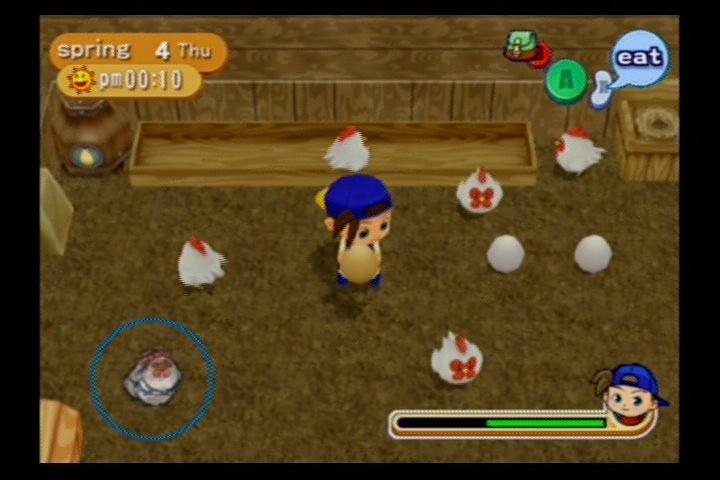
Task: Select the "eat" action bubble
Action: click(x=639, y=57)
